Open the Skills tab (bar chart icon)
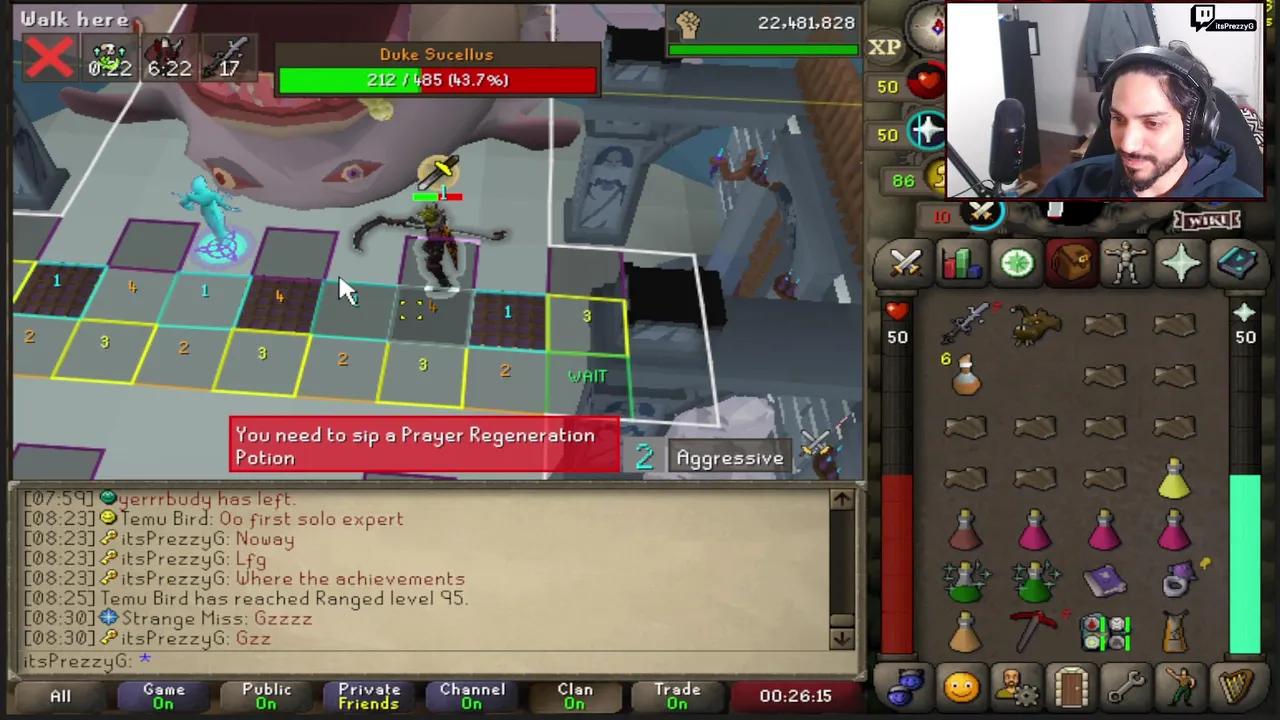This screenshot has width=1280, height=720. coord(960,262)
